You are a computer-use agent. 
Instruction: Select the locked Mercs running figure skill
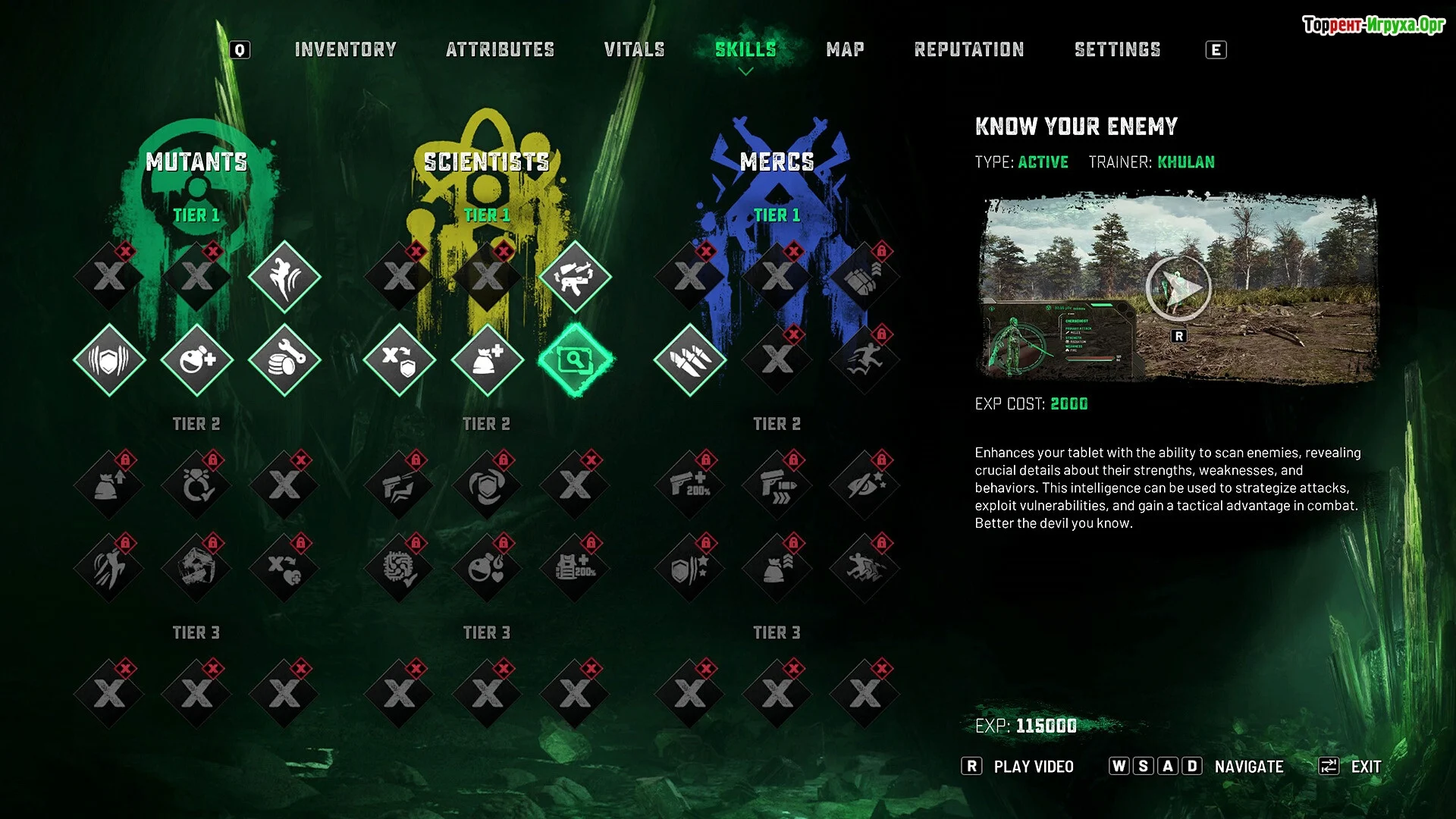(x=864, y=359)
